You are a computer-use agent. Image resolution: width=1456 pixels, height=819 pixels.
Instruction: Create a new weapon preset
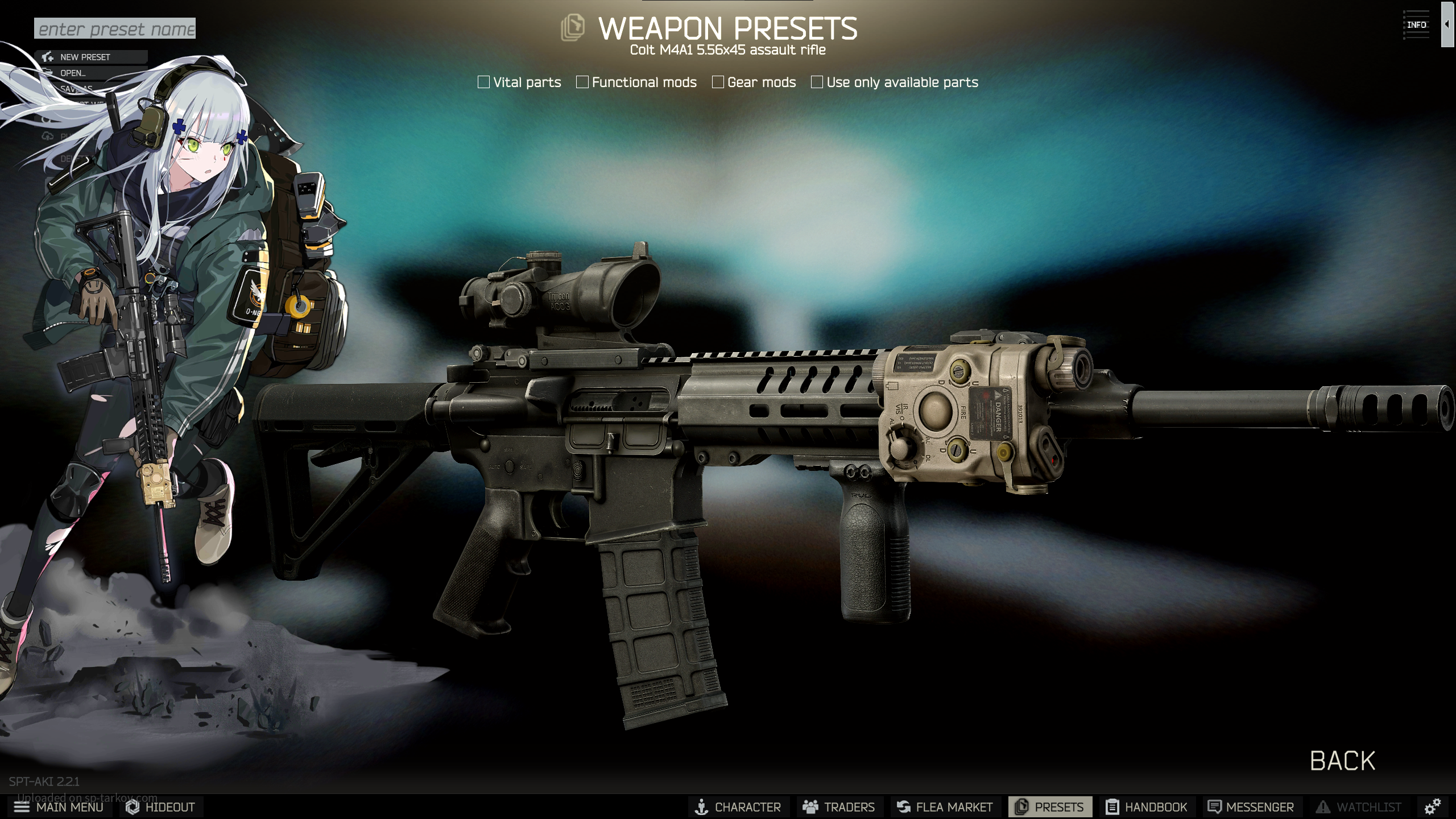point(85,57)
